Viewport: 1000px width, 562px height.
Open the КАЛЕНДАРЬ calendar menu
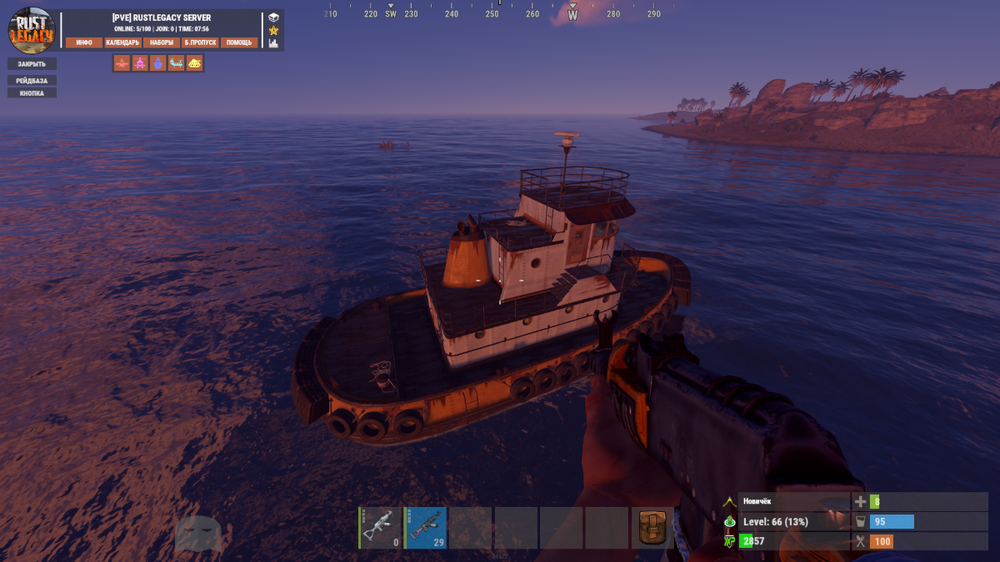(122, 43)
